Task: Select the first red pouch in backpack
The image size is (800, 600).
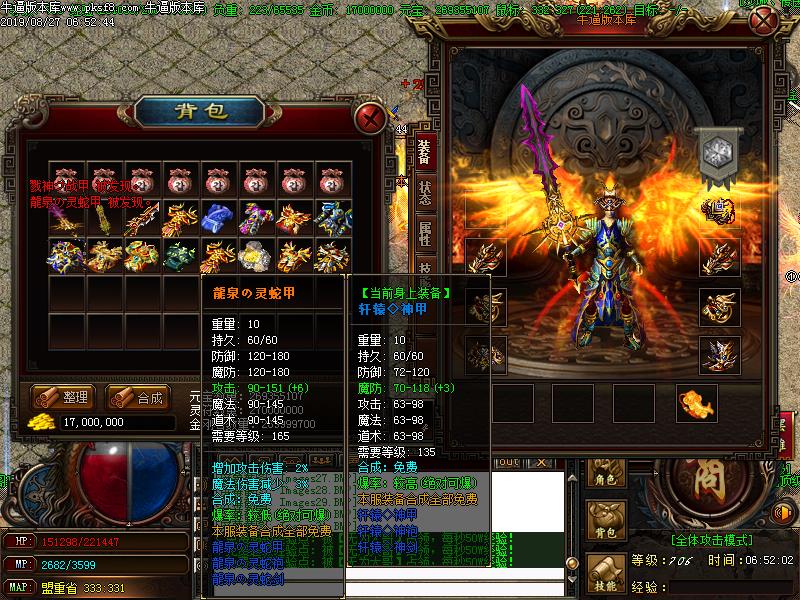Action: (66, 180)
